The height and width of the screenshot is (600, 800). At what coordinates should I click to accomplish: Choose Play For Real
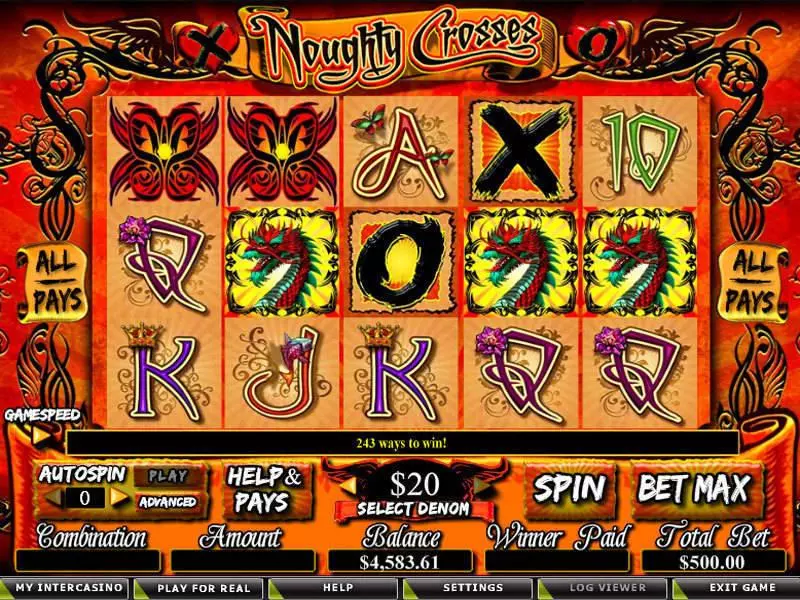click(x=201, y=588)
